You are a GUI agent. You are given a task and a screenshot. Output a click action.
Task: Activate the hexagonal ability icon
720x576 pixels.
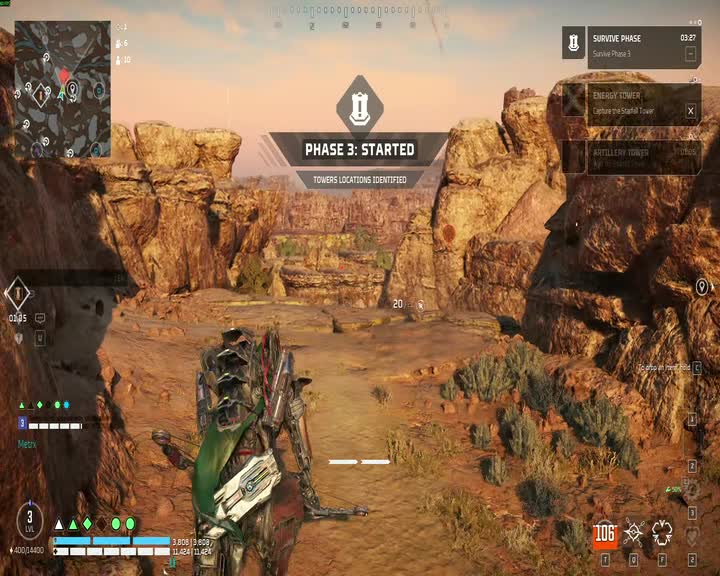coord(662,532)
